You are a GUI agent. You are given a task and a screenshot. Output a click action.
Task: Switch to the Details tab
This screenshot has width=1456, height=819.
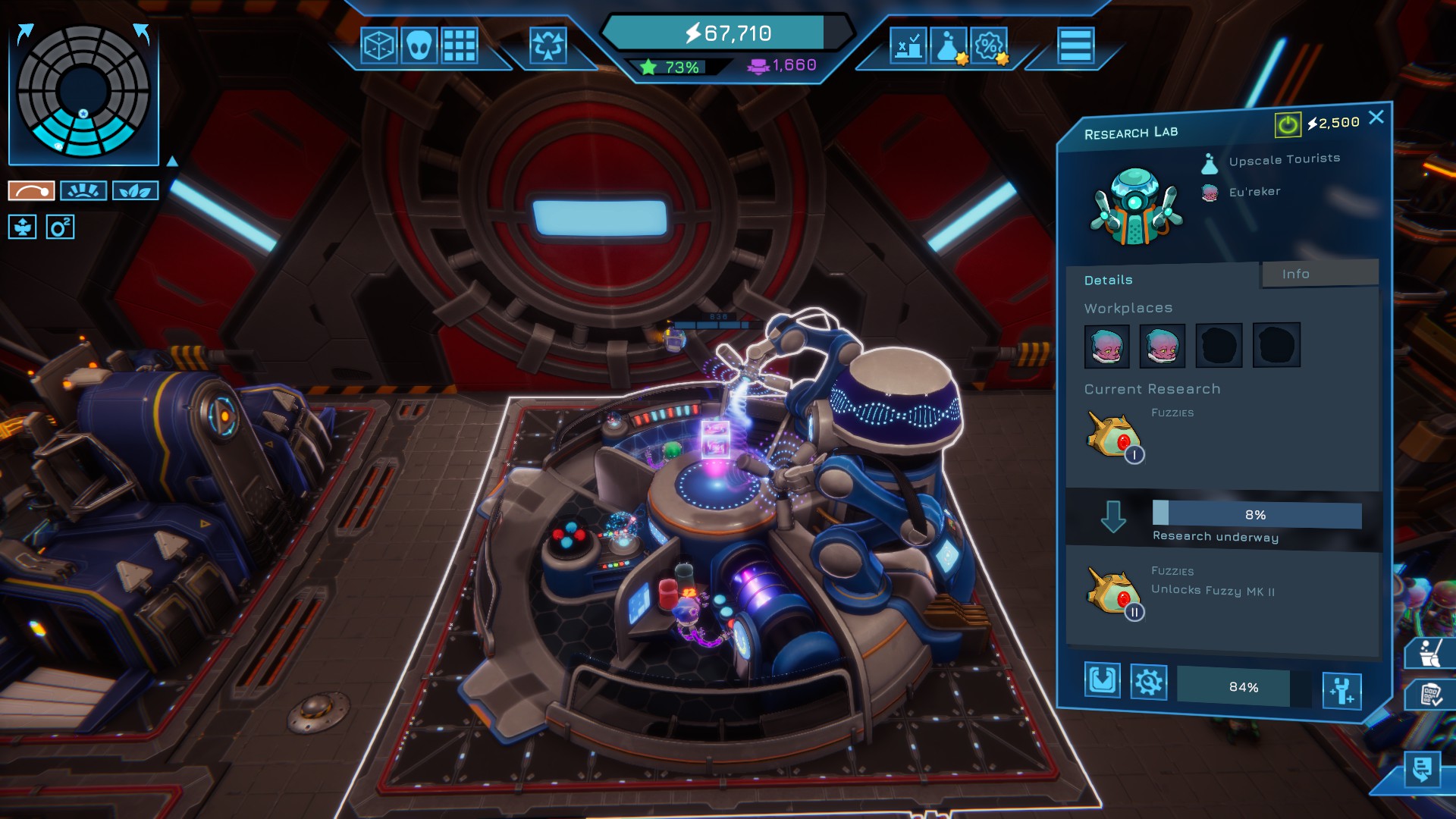pos(1108,279)
